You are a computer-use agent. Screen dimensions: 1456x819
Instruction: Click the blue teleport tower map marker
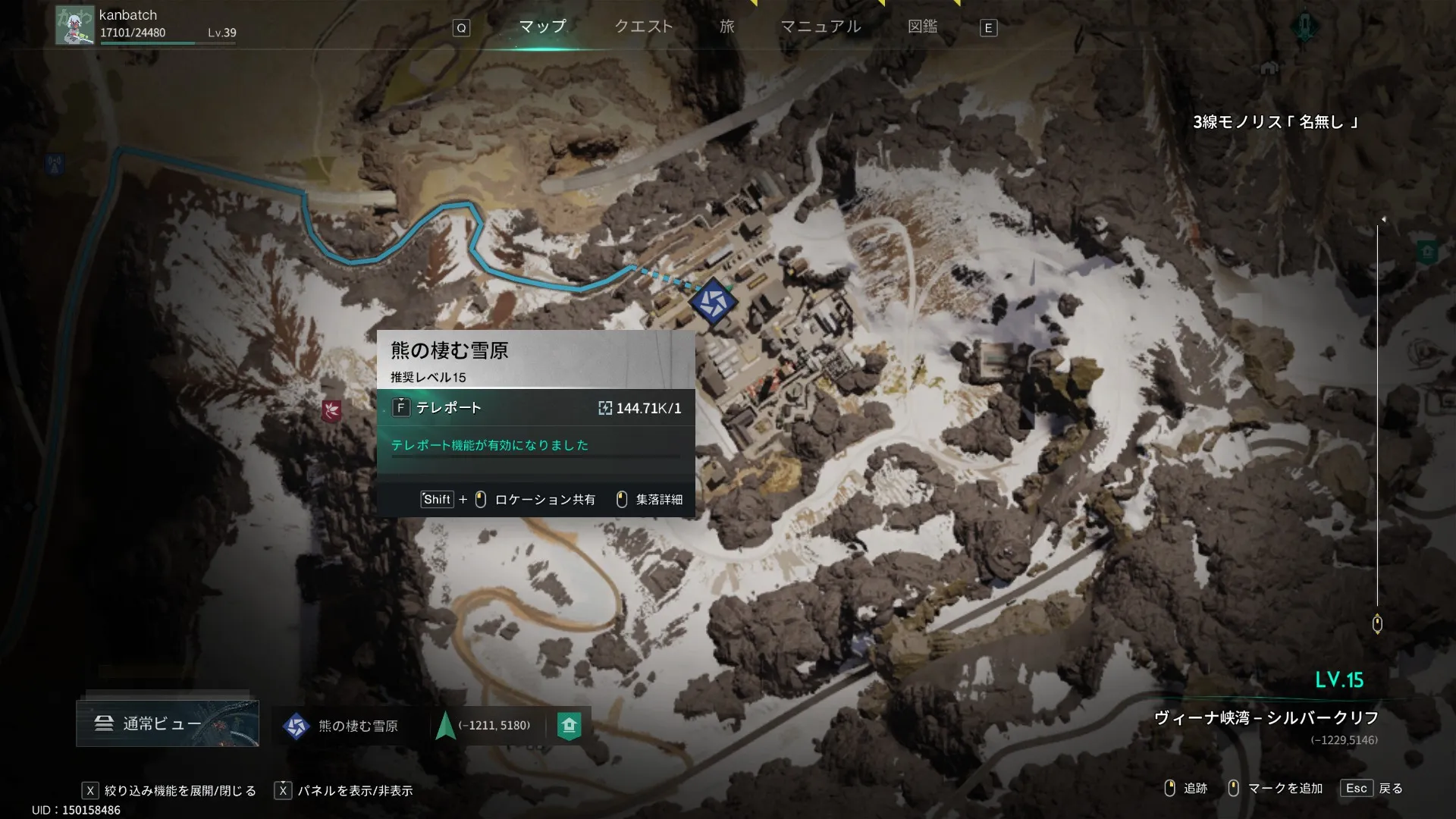(x=713, y=301)
